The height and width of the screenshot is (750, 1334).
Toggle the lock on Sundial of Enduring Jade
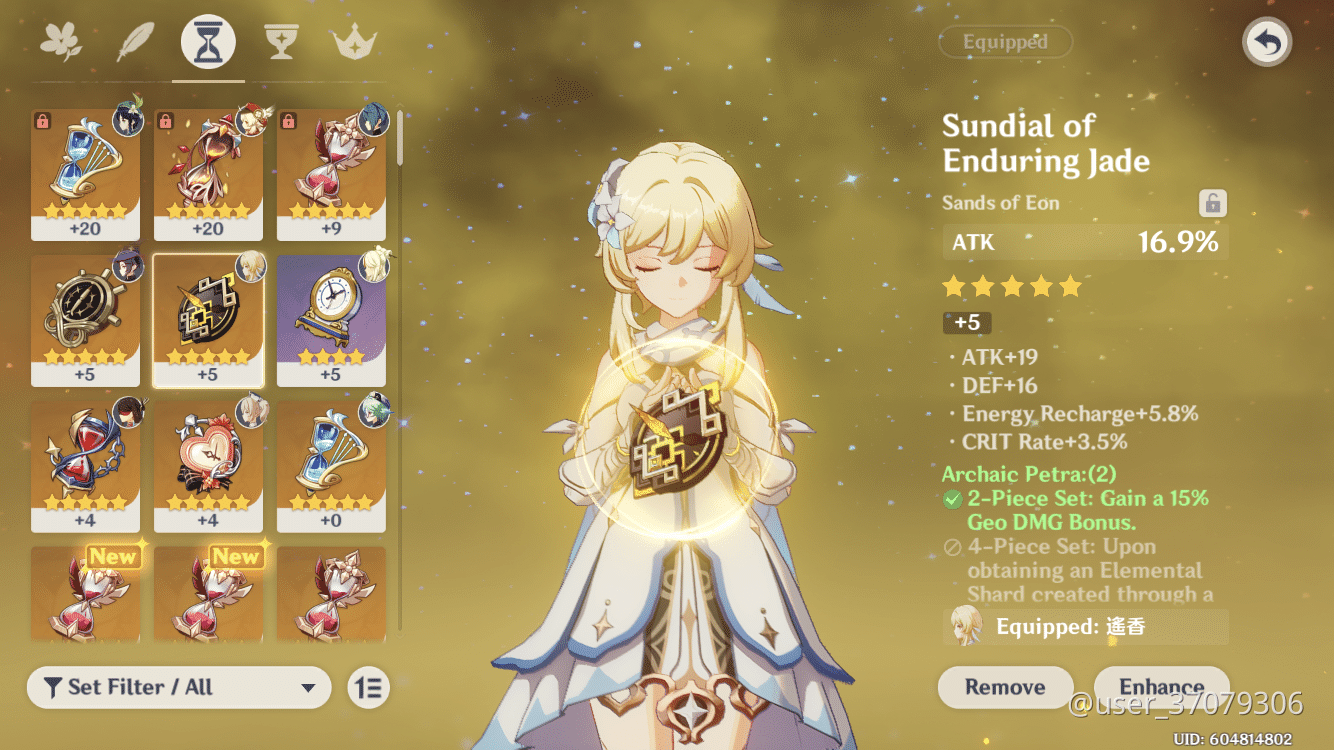[1211, 202]
